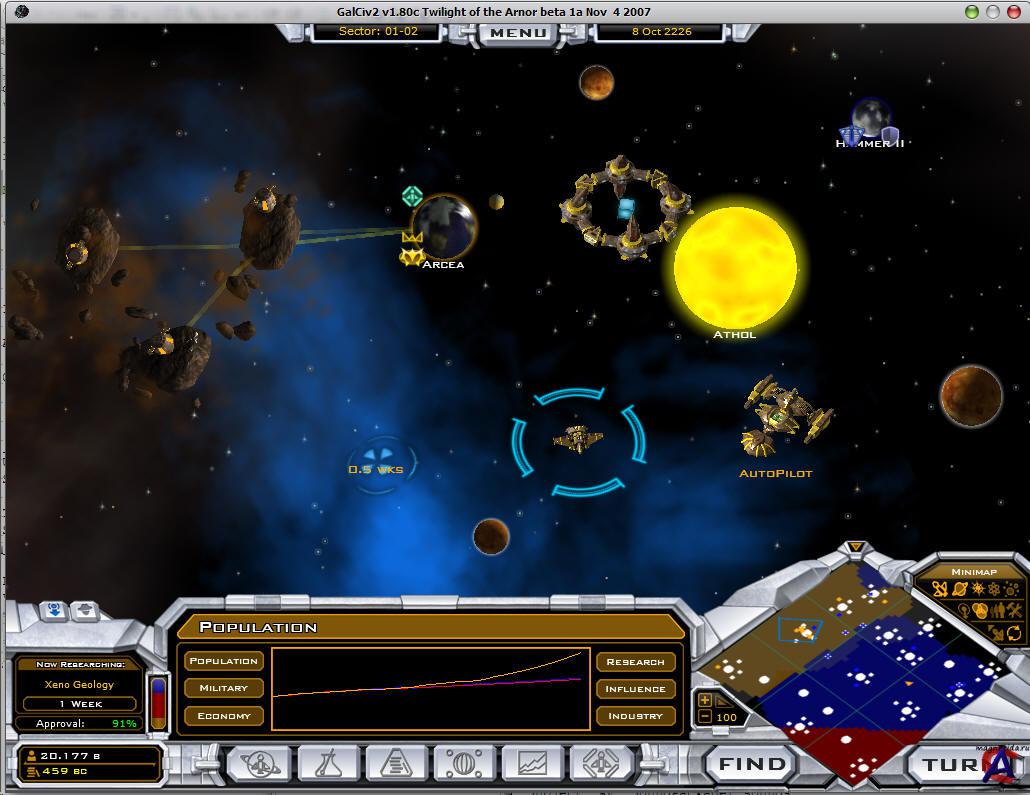The height and width of the screenshot is (795, 1030).
Task: Zoom out with the minimap minus button
Action: pyautogui.click(x=705, y=717)
